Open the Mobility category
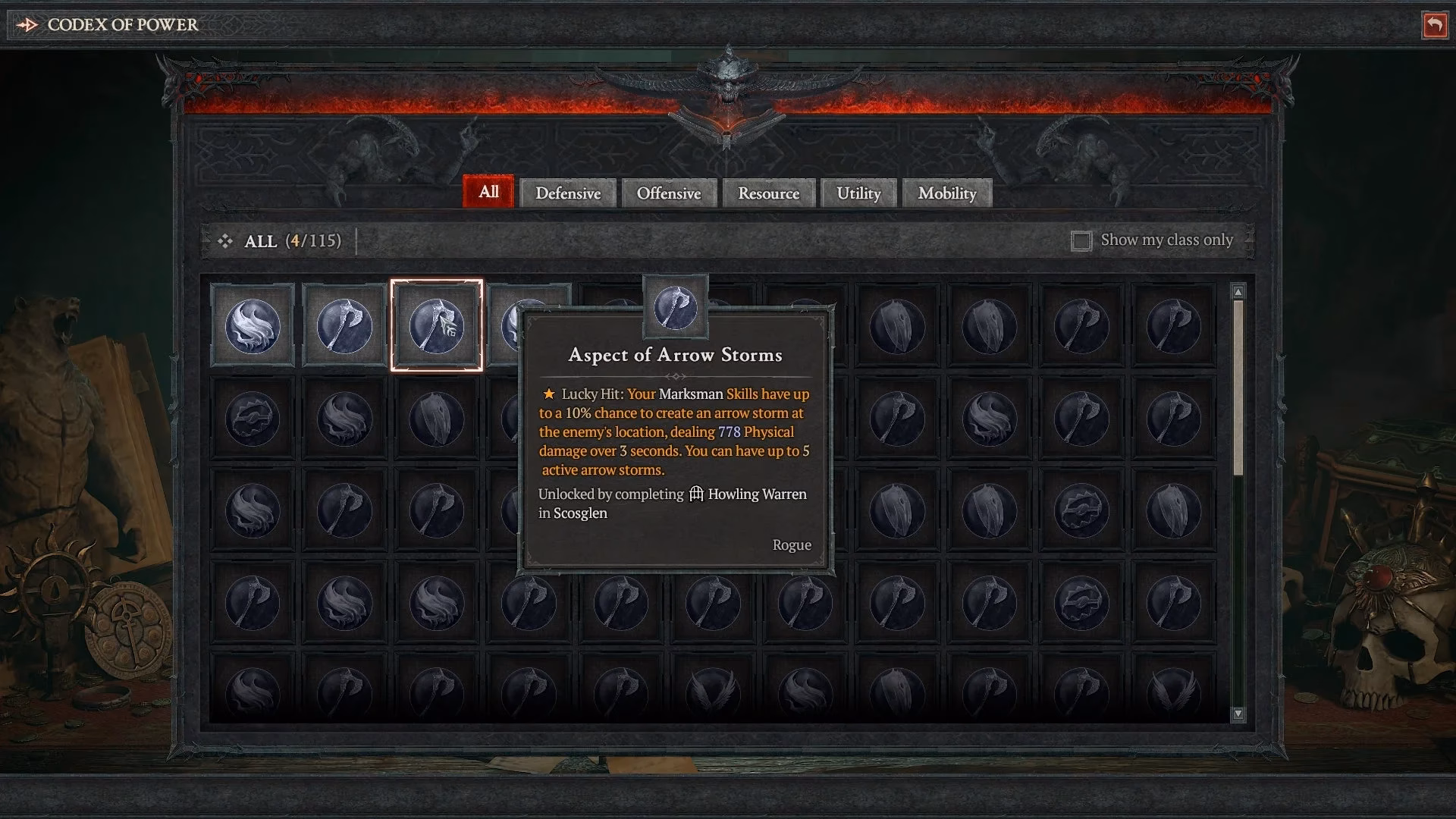This screenshot has width=1456, height=819. 946,193
